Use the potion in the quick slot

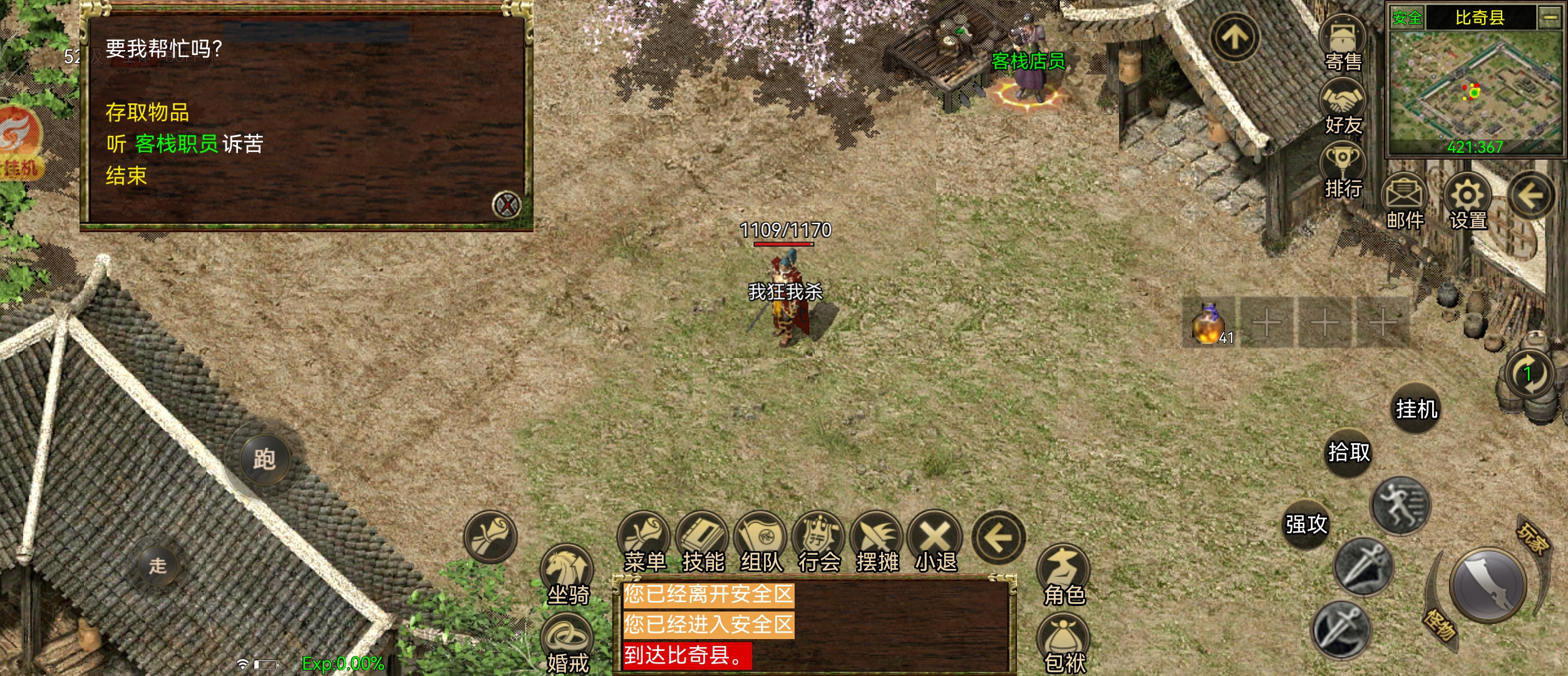[x=1207, y=324]
